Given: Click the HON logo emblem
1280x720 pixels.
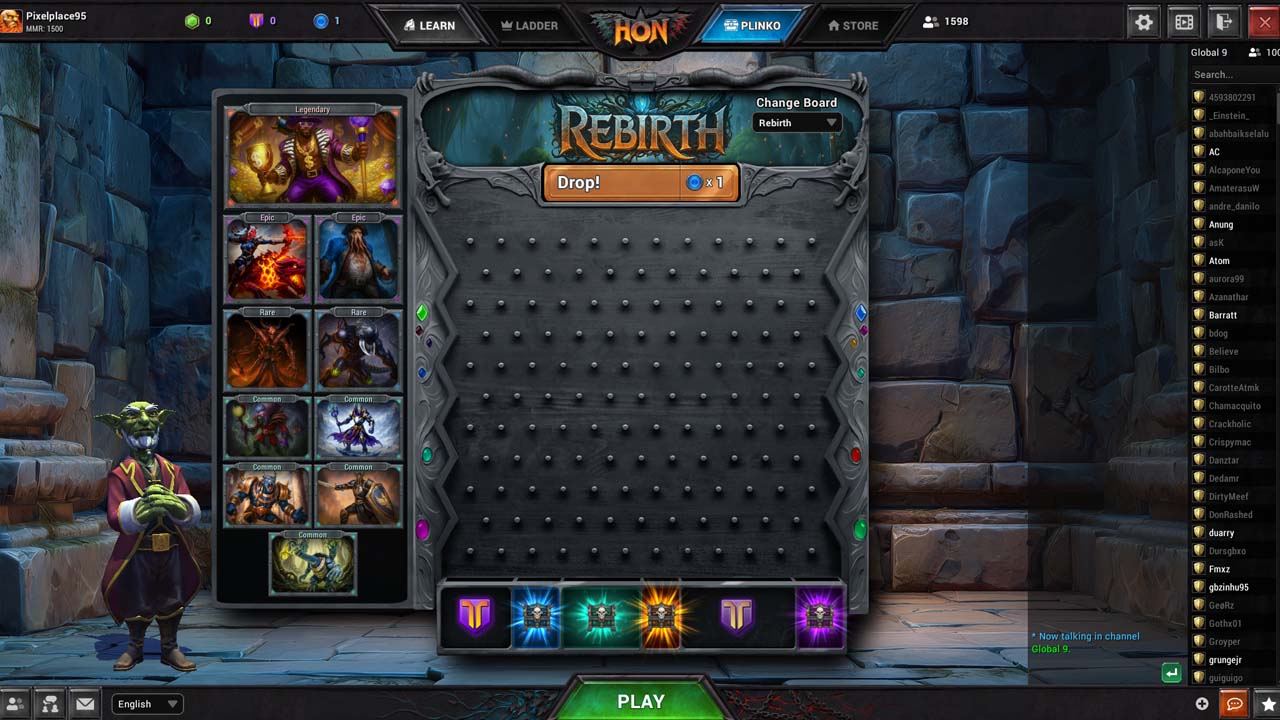Looking at the screenshot, I should click(x=640, y=30).
